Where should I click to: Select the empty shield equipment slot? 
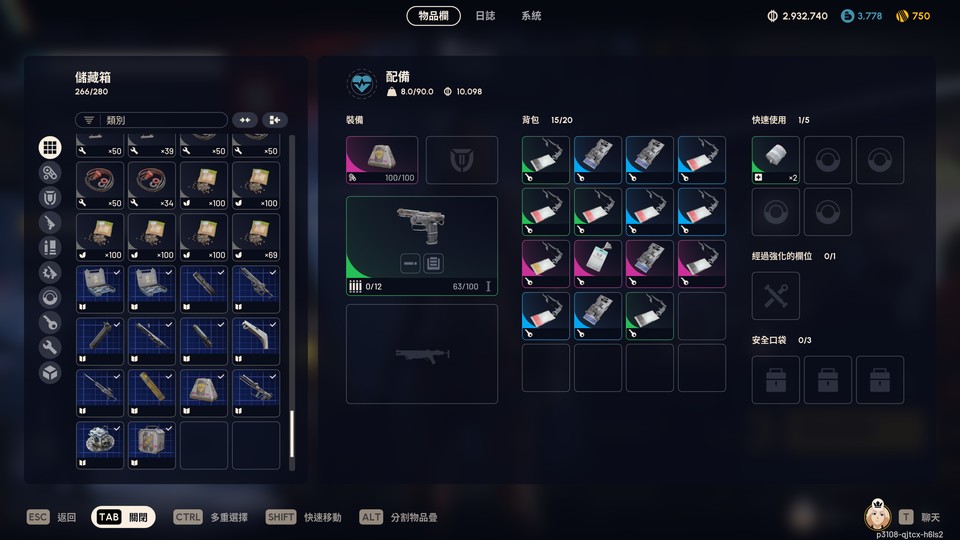pyautogui.click(x=461, y=160)
